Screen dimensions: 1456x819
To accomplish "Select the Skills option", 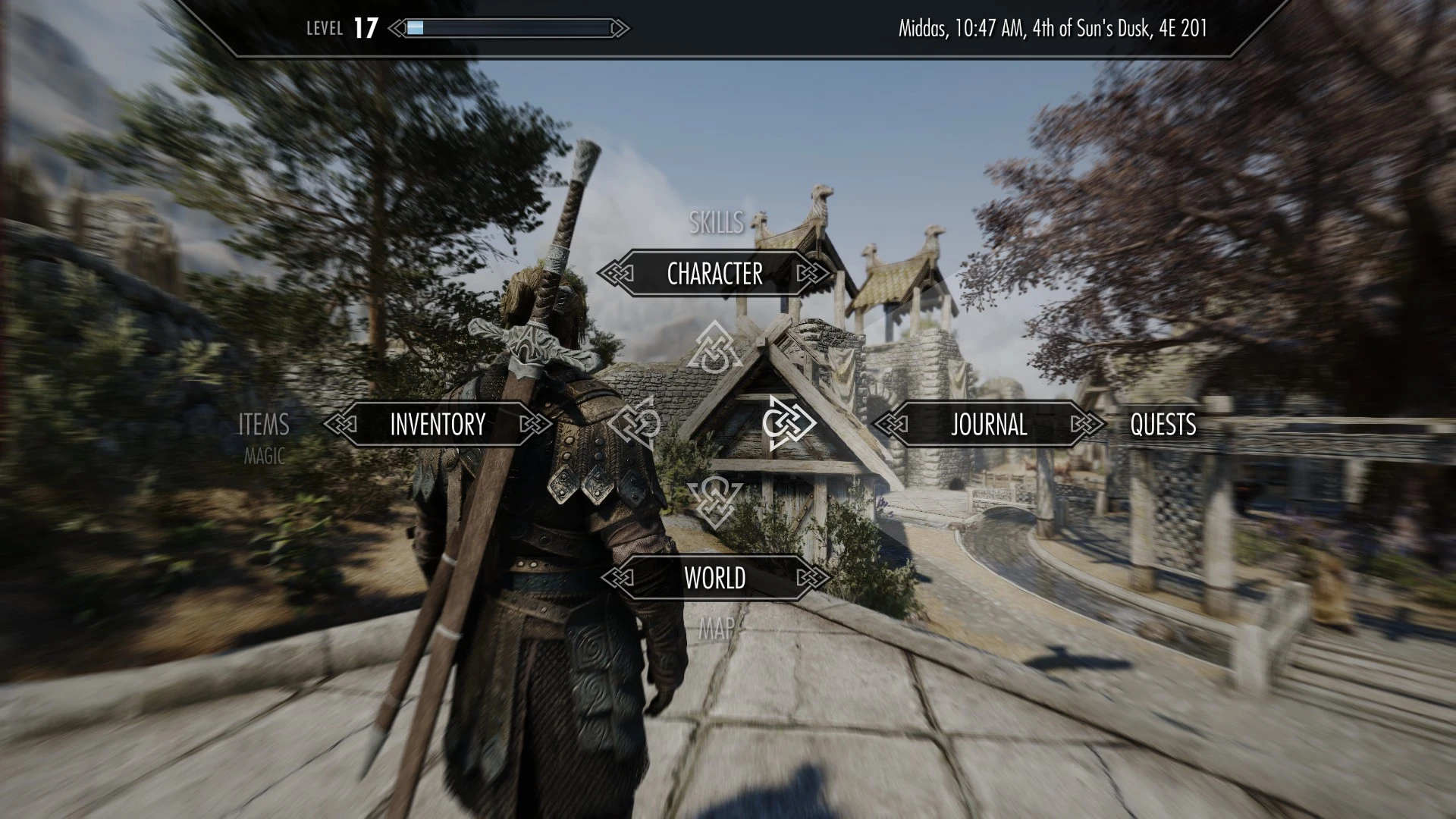I will point(716,223).
